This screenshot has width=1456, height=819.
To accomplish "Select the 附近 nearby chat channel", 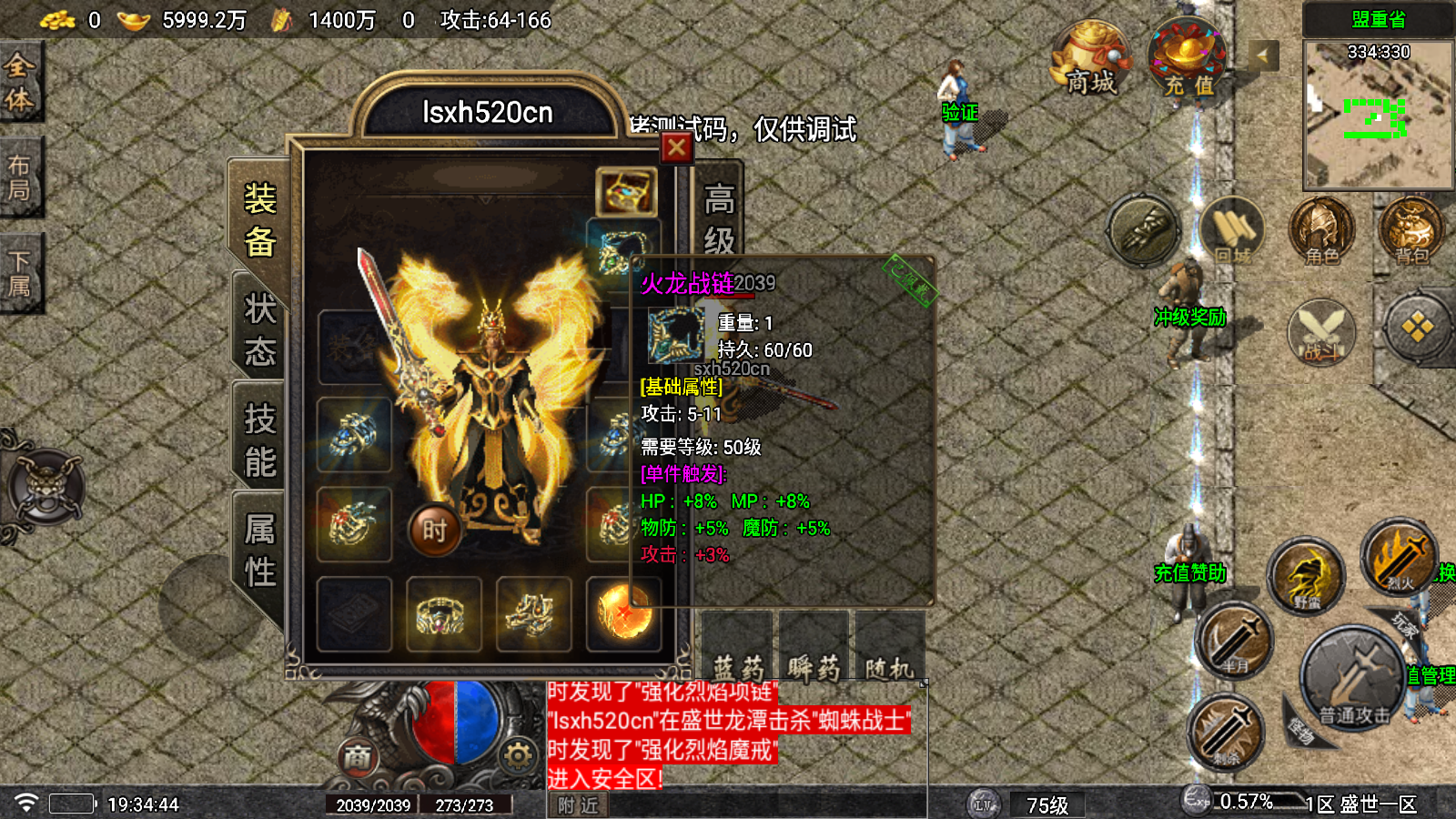I will (x=578, y=805).
